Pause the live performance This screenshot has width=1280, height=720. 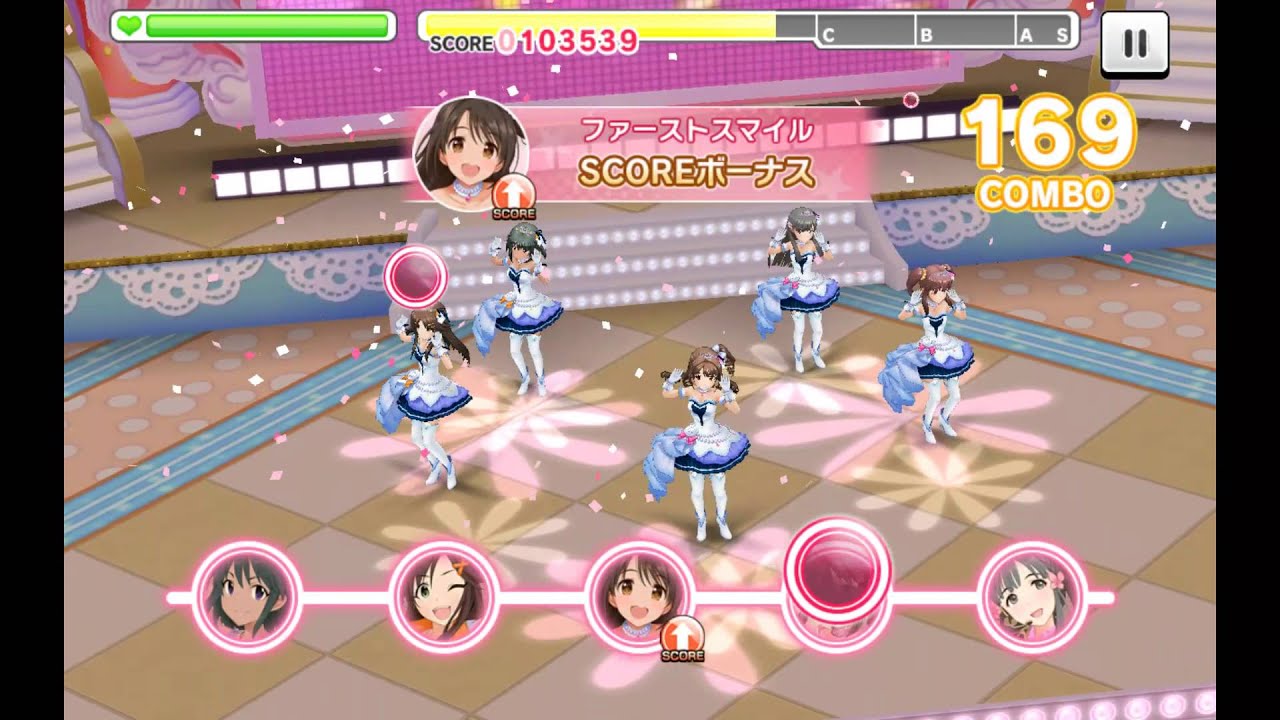1134,43
